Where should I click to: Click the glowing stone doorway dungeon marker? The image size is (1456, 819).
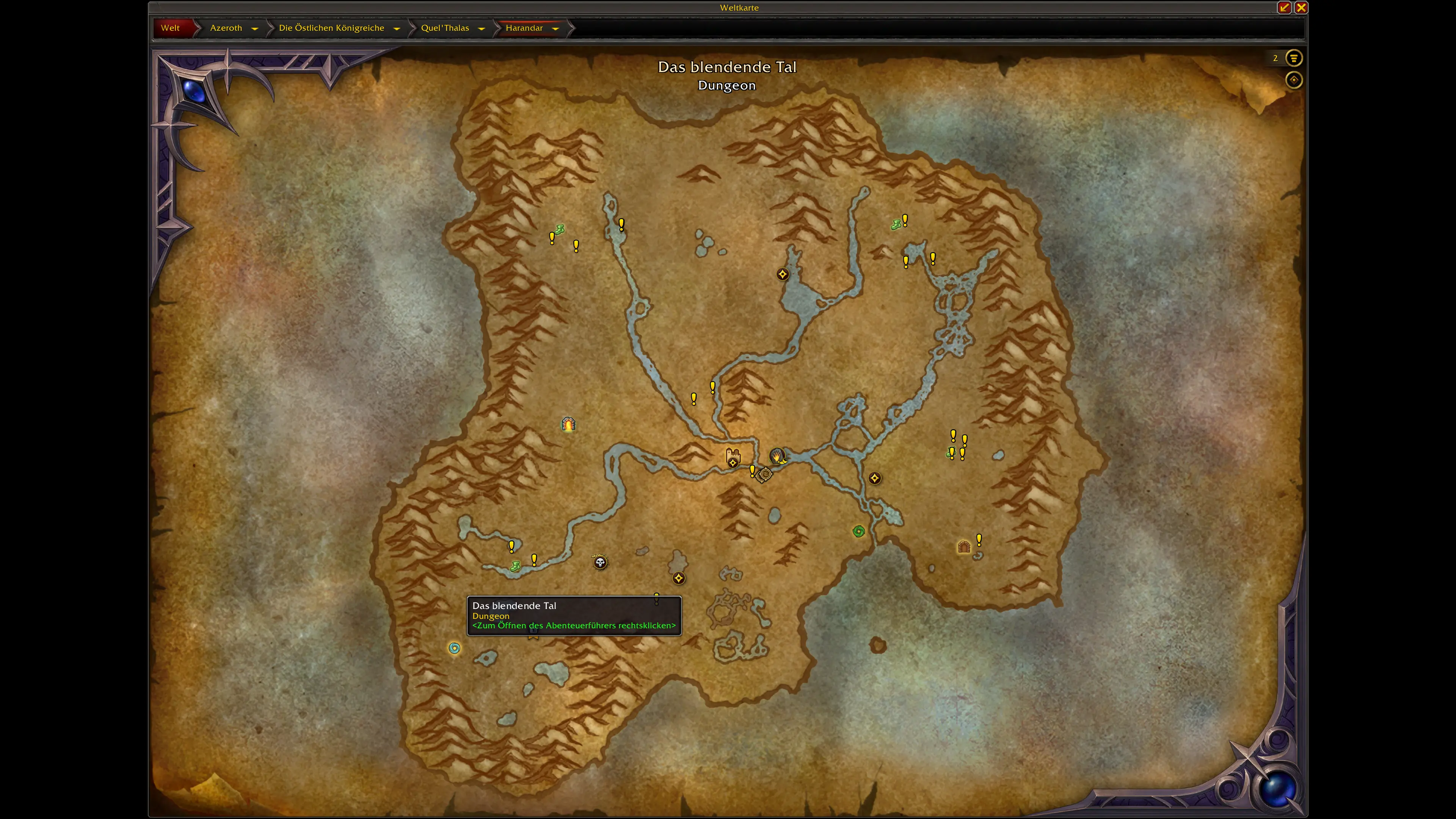coord(568,424)
